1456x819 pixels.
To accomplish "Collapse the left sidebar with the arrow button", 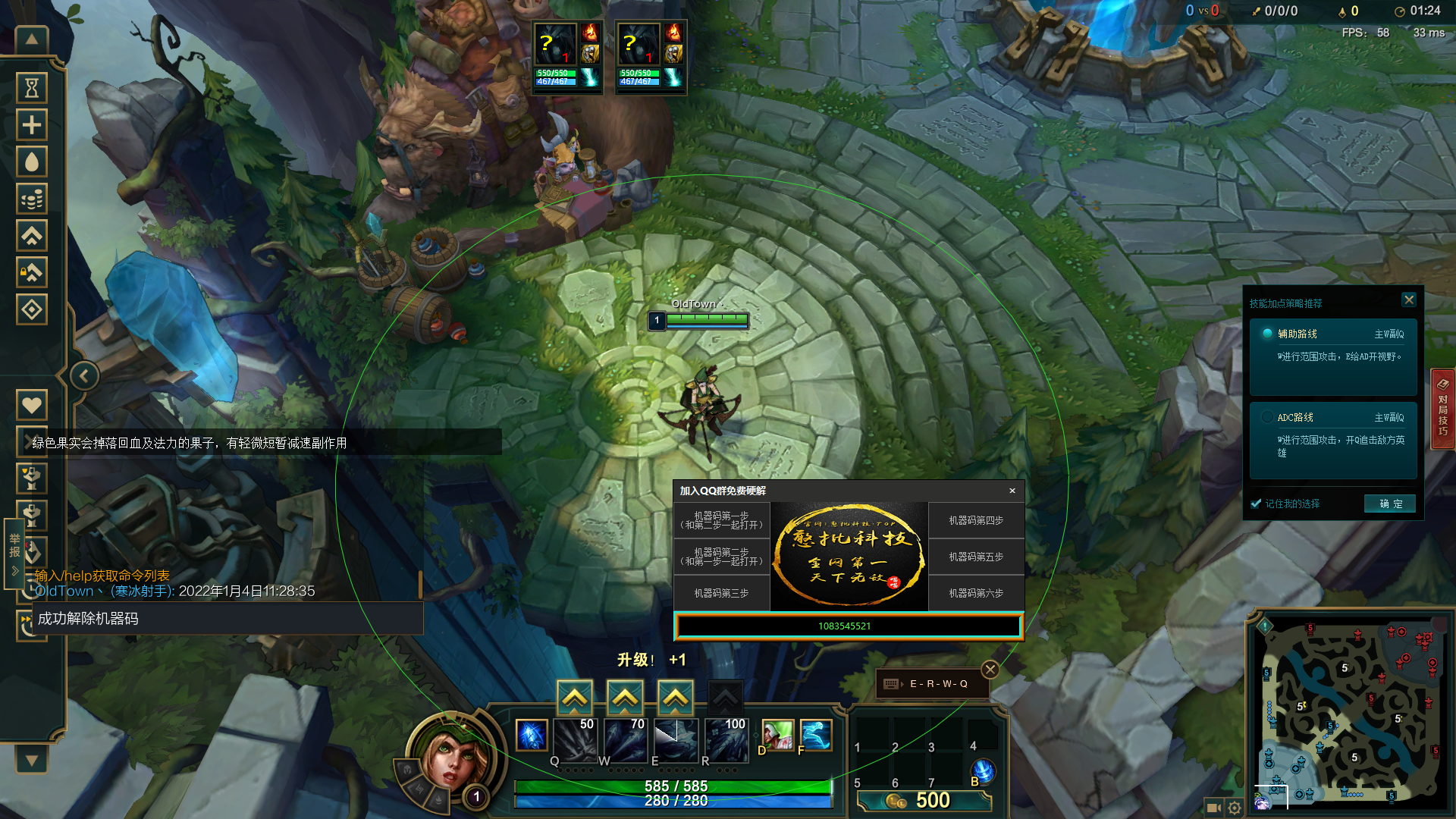I will coord(84,375).
